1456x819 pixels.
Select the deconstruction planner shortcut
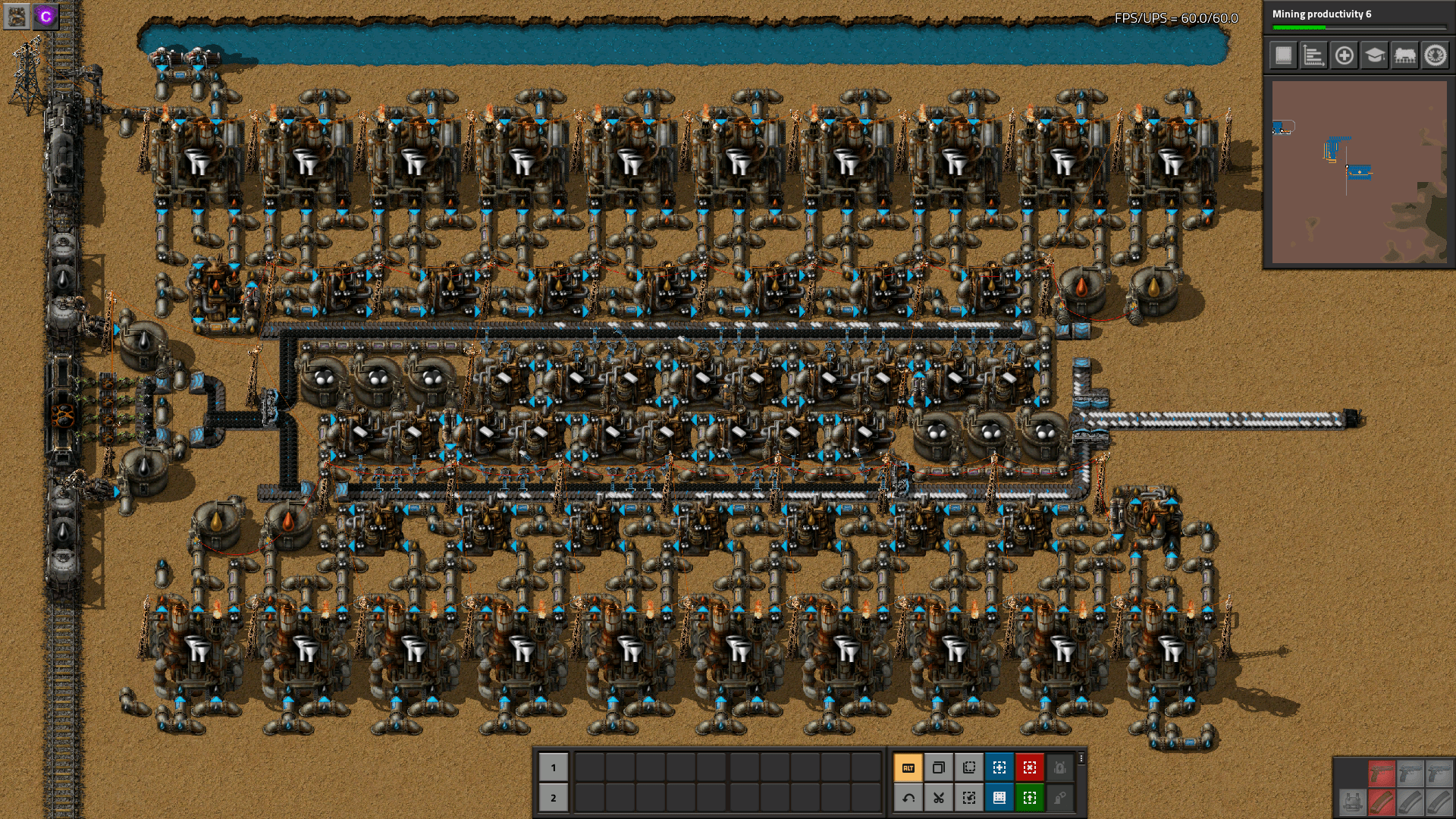click(1029, 767)
